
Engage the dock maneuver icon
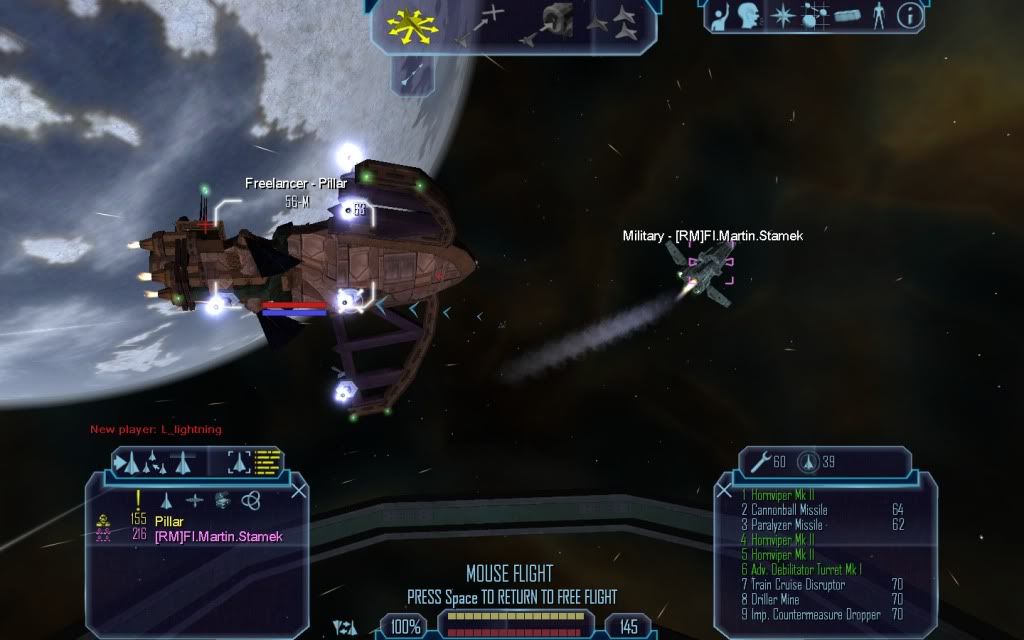553,22
